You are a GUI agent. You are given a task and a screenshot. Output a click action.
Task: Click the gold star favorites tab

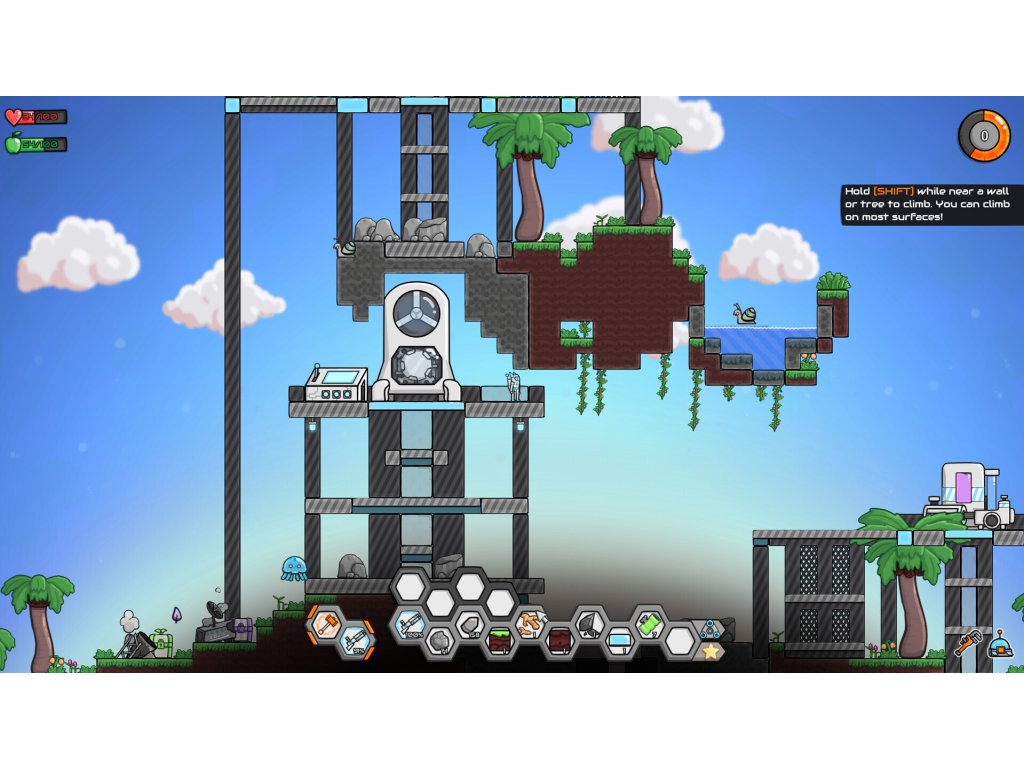click(x=711, y=651)
